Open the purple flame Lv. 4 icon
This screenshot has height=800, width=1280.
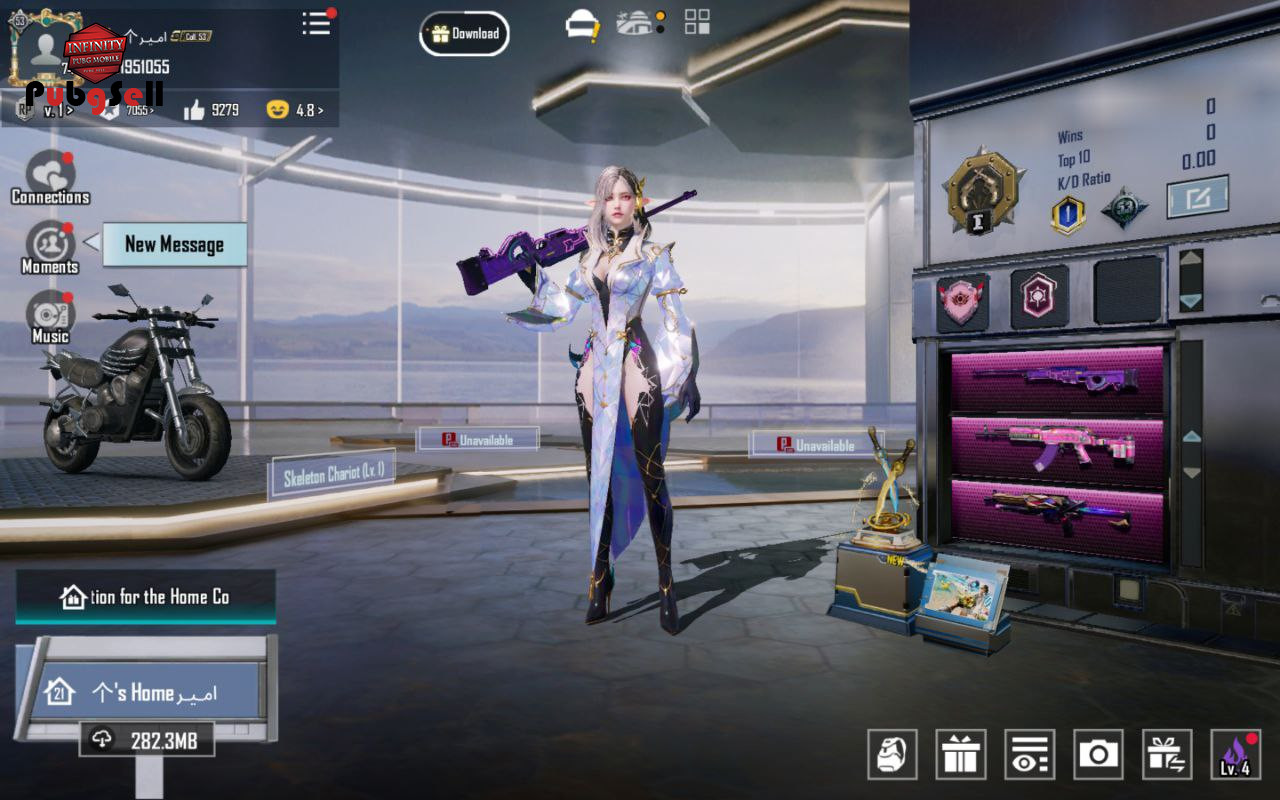[x=1235, y=754]
